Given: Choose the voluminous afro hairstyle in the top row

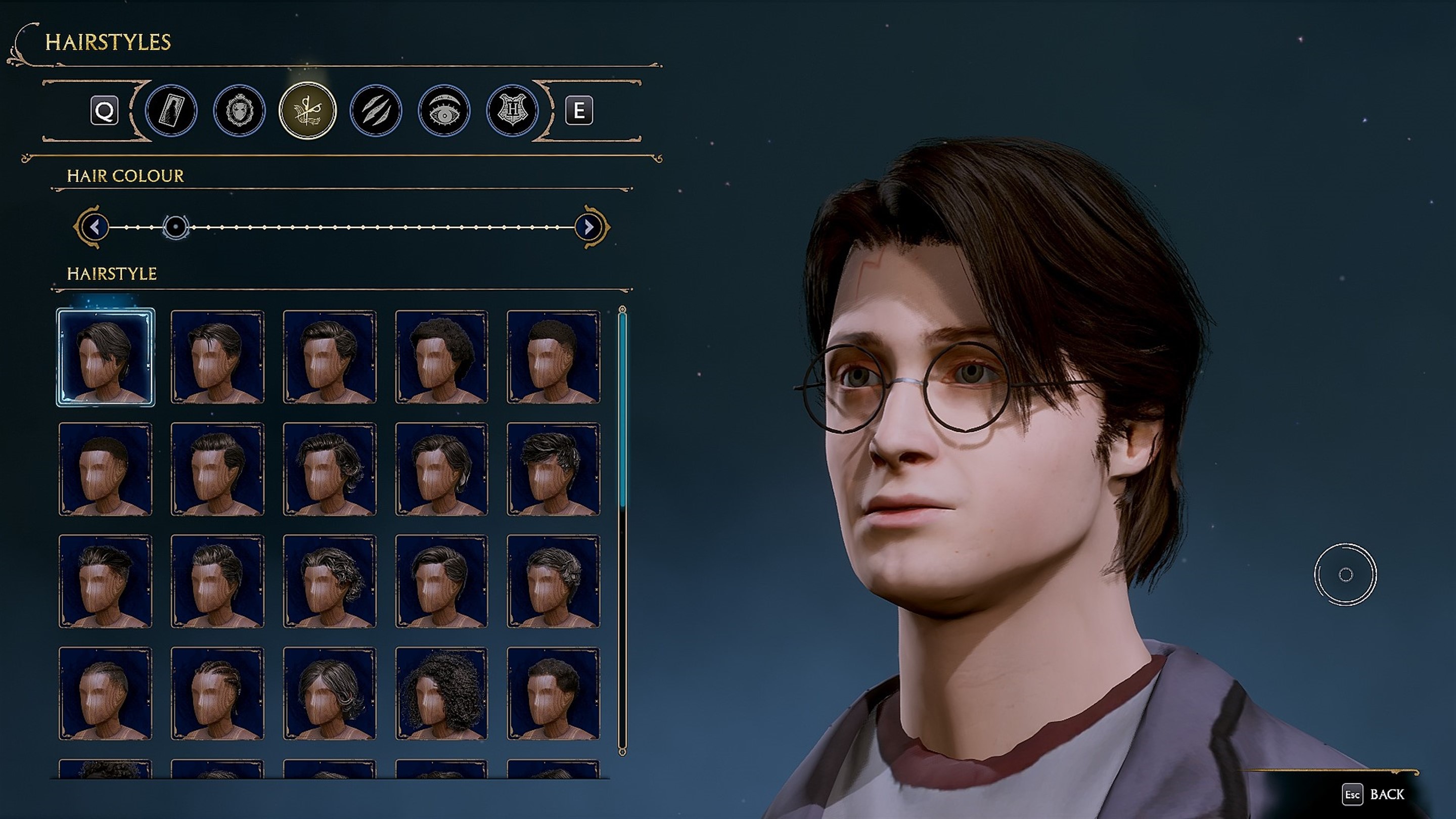Looking at the screenshot, I should (441, 357).
